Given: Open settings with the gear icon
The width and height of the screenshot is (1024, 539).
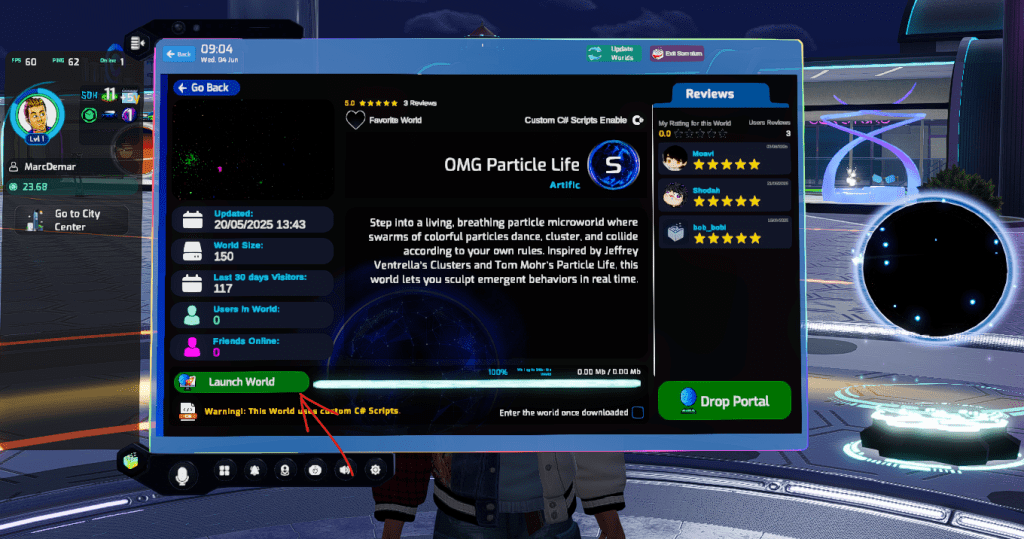Looking at the screenshot, I should pyautogui.click(x=376, y=468).
